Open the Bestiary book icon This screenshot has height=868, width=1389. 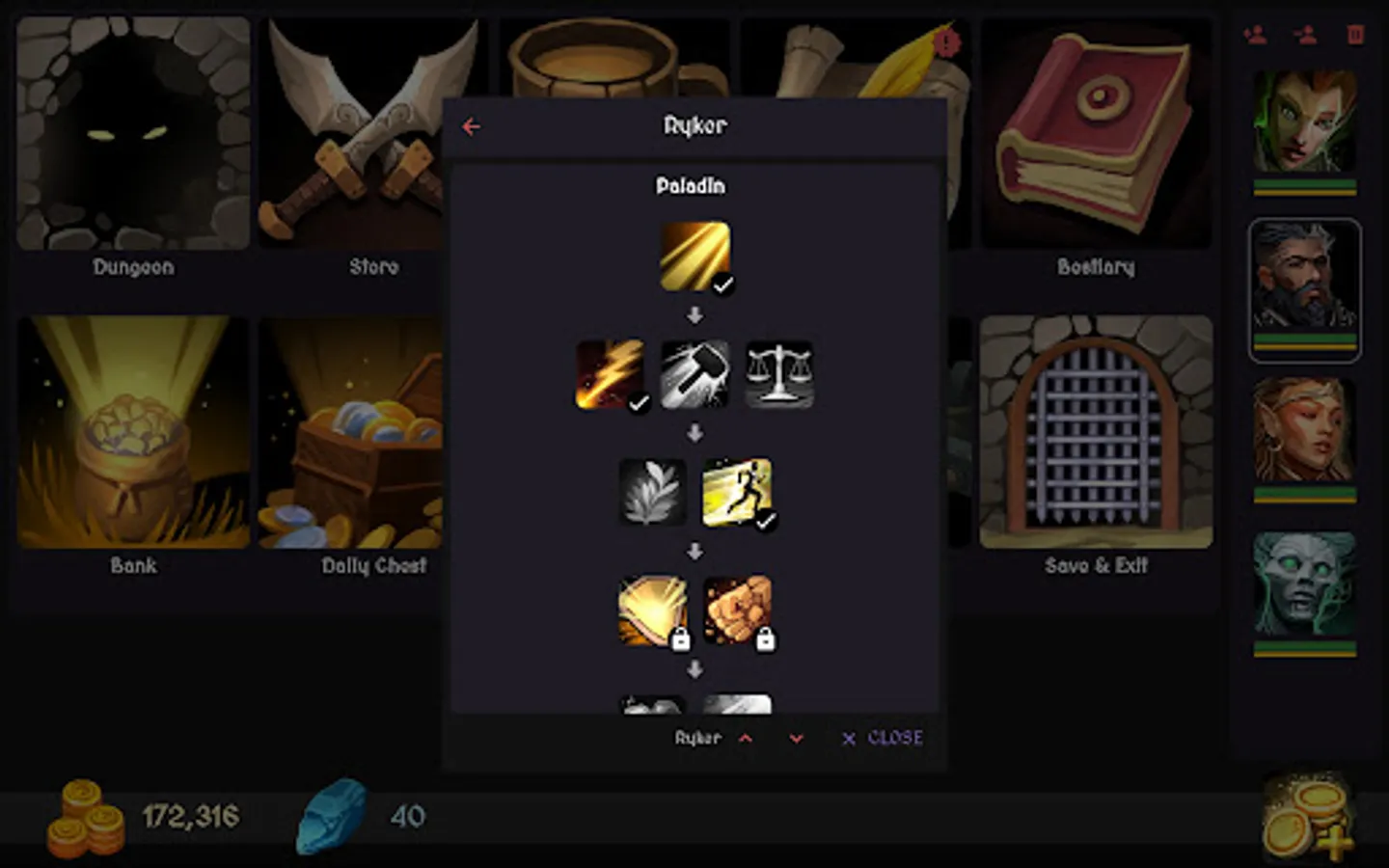(x=1096, y=135)
